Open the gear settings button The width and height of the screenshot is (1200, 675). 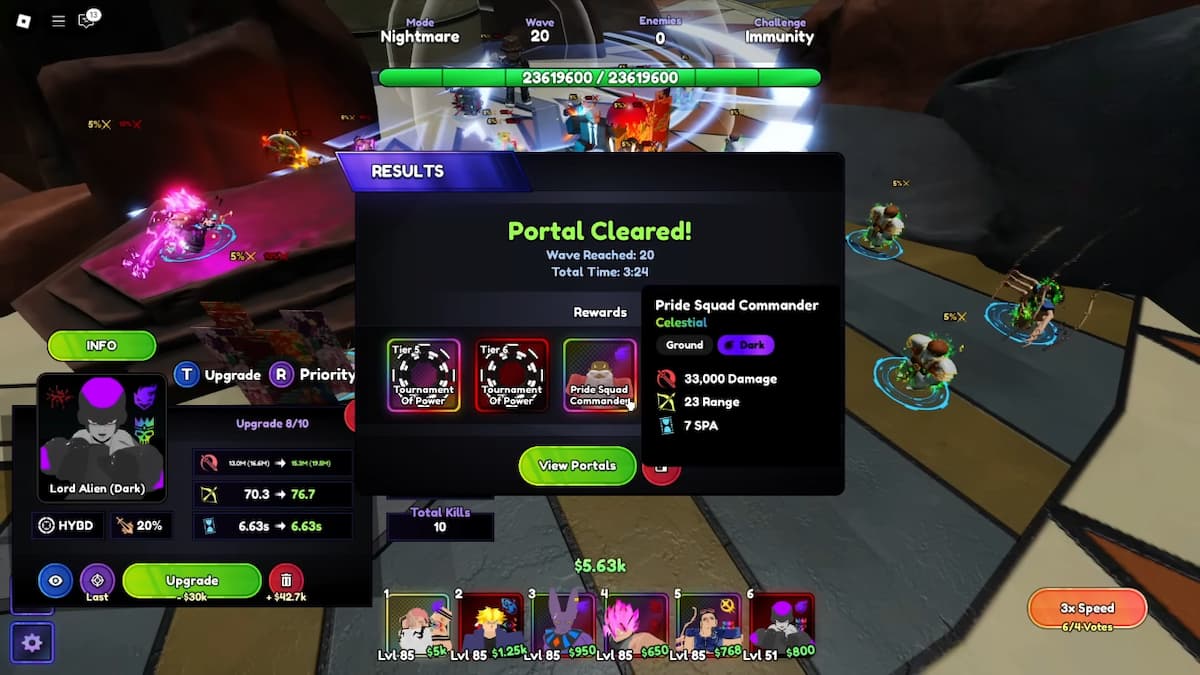tap(31, 642)
